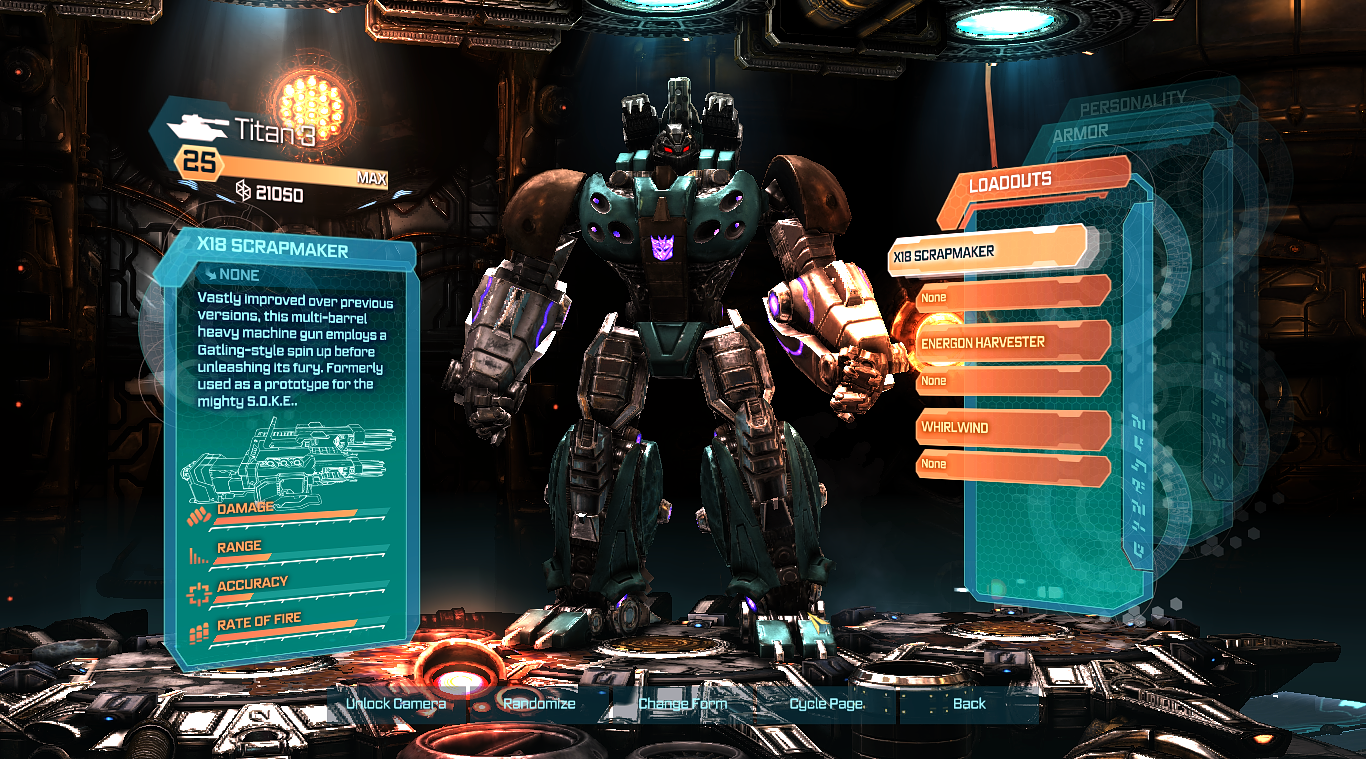
Task: Open the None slot below Whirlwind
Action: click(x=1010, y=464)
